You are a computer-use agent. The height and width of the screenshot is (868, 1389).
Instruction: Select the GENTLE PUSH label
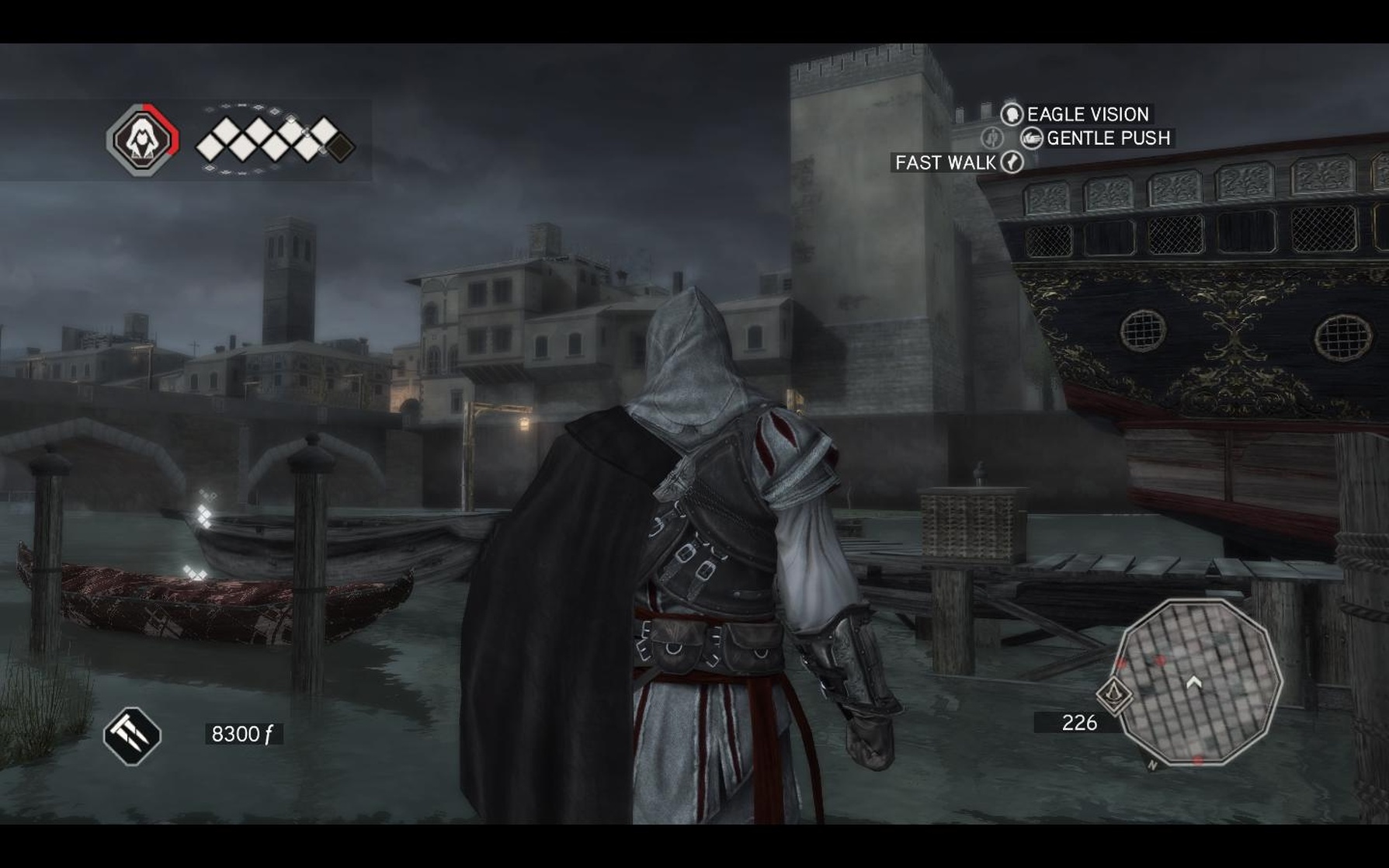point(1108,138)
